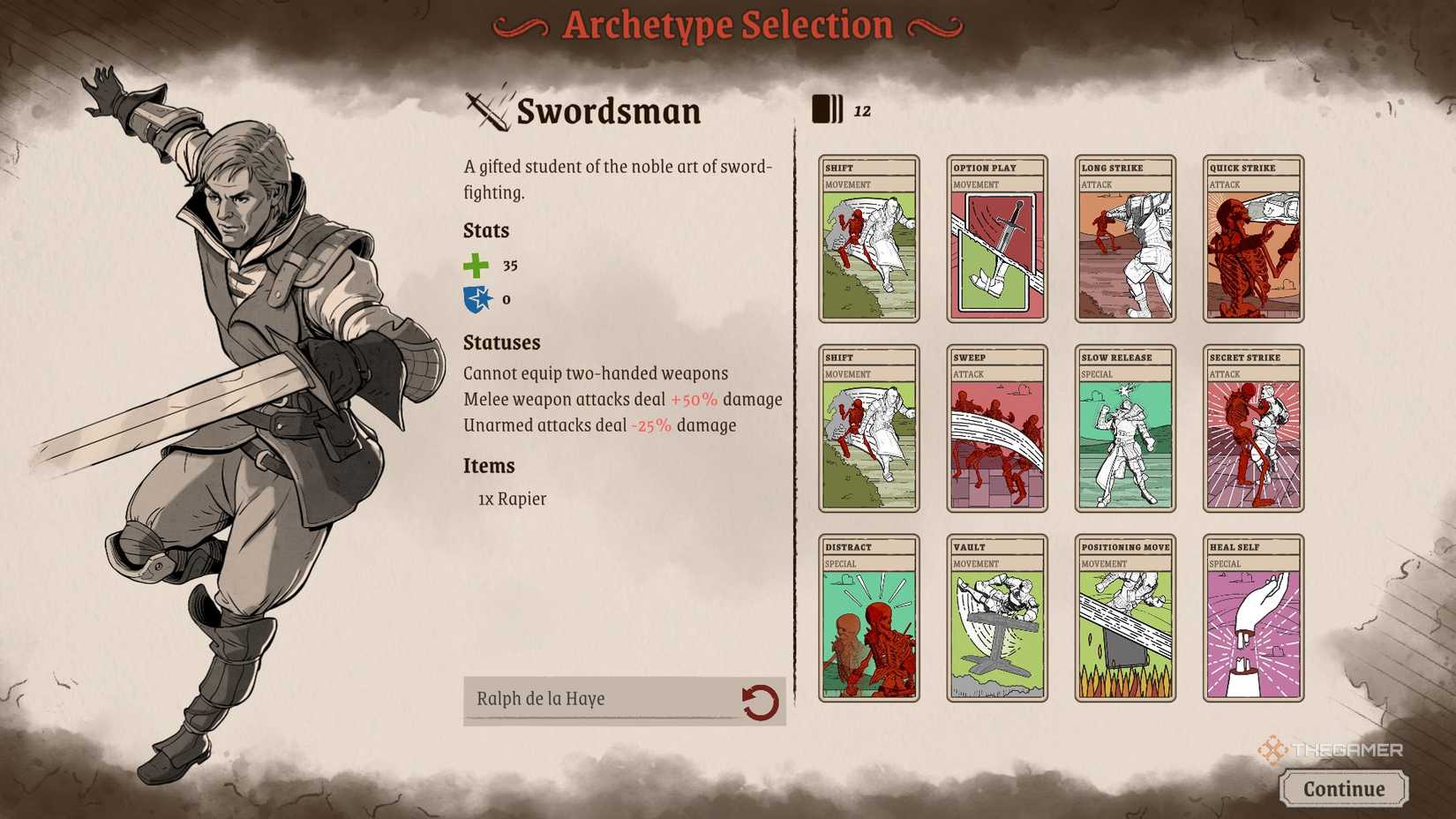This screenshot has width=1456, height=819.
Task: Select the Sweep attack card
Action: [995, 428]
